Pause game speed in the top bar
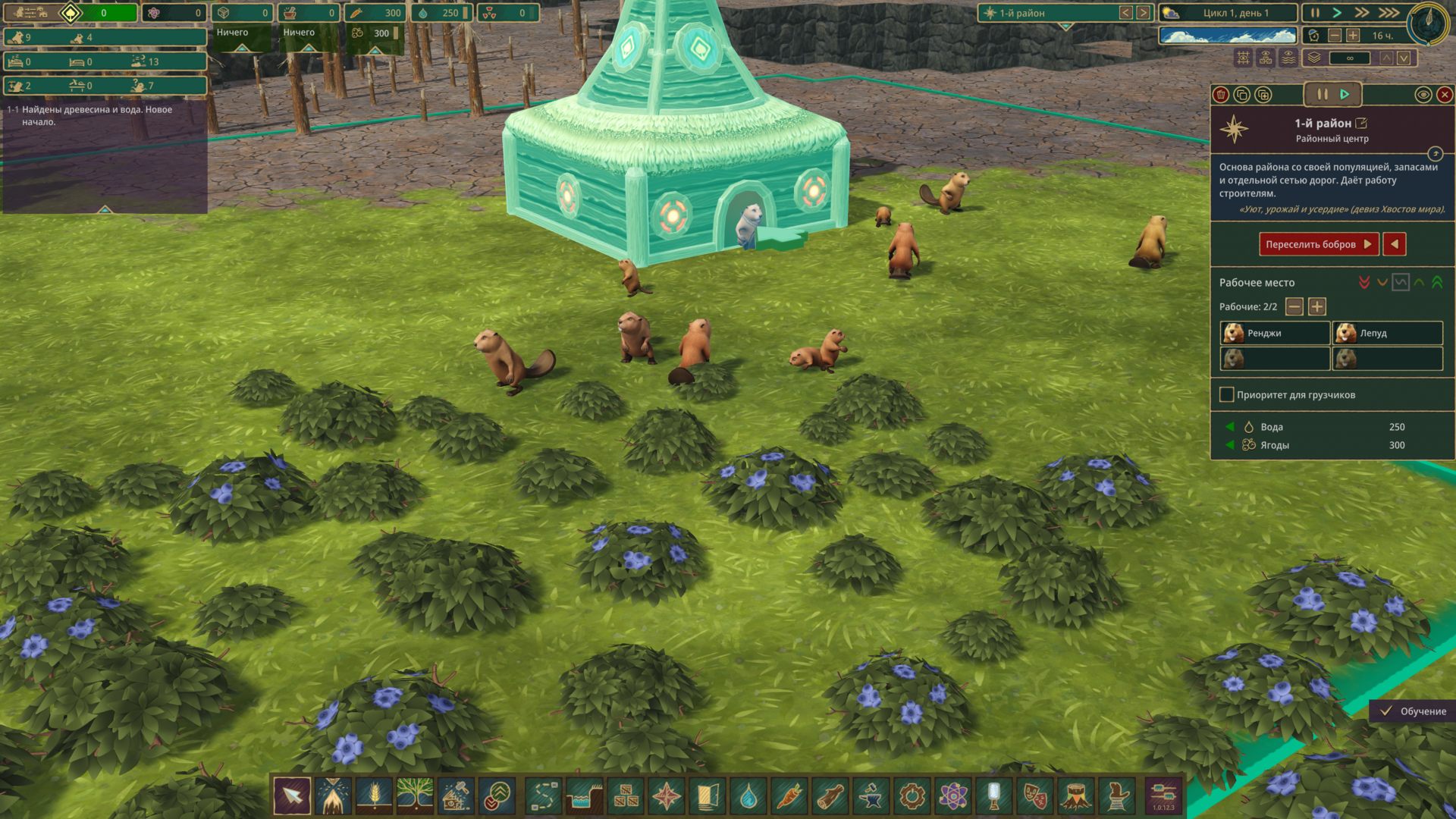 tap(1315, 13)
